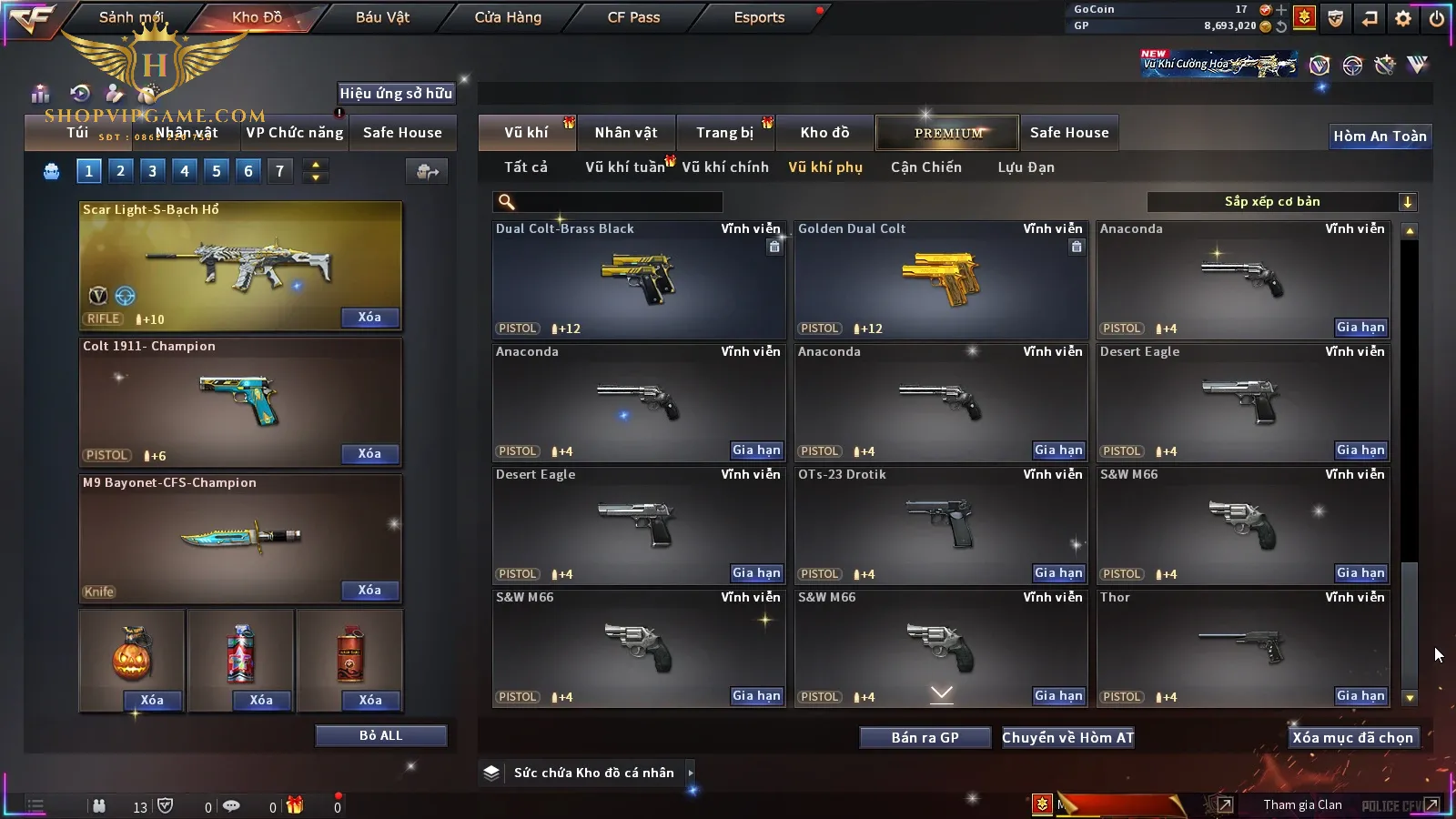Viewport: 1456px width, 819px height.
Task: Open the Esports menu
Action: click(759, 17)
